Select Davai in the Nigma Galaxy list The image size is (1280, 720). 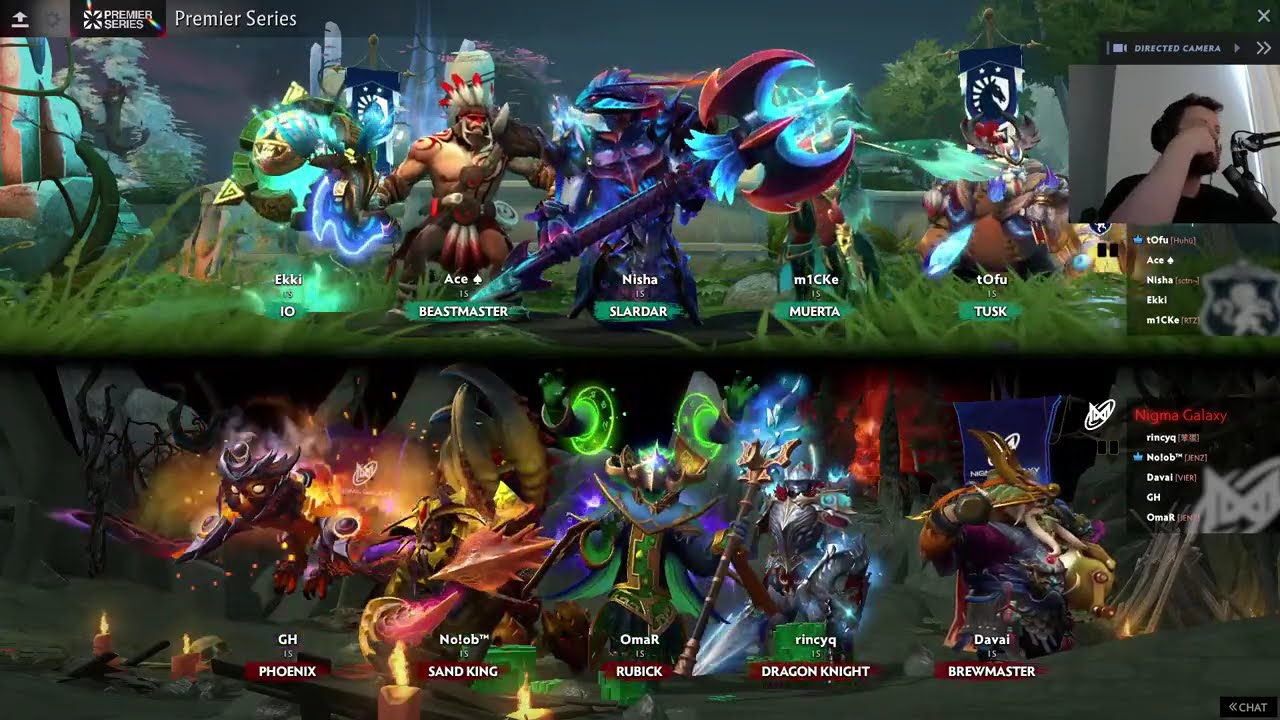pos(1160,477)
